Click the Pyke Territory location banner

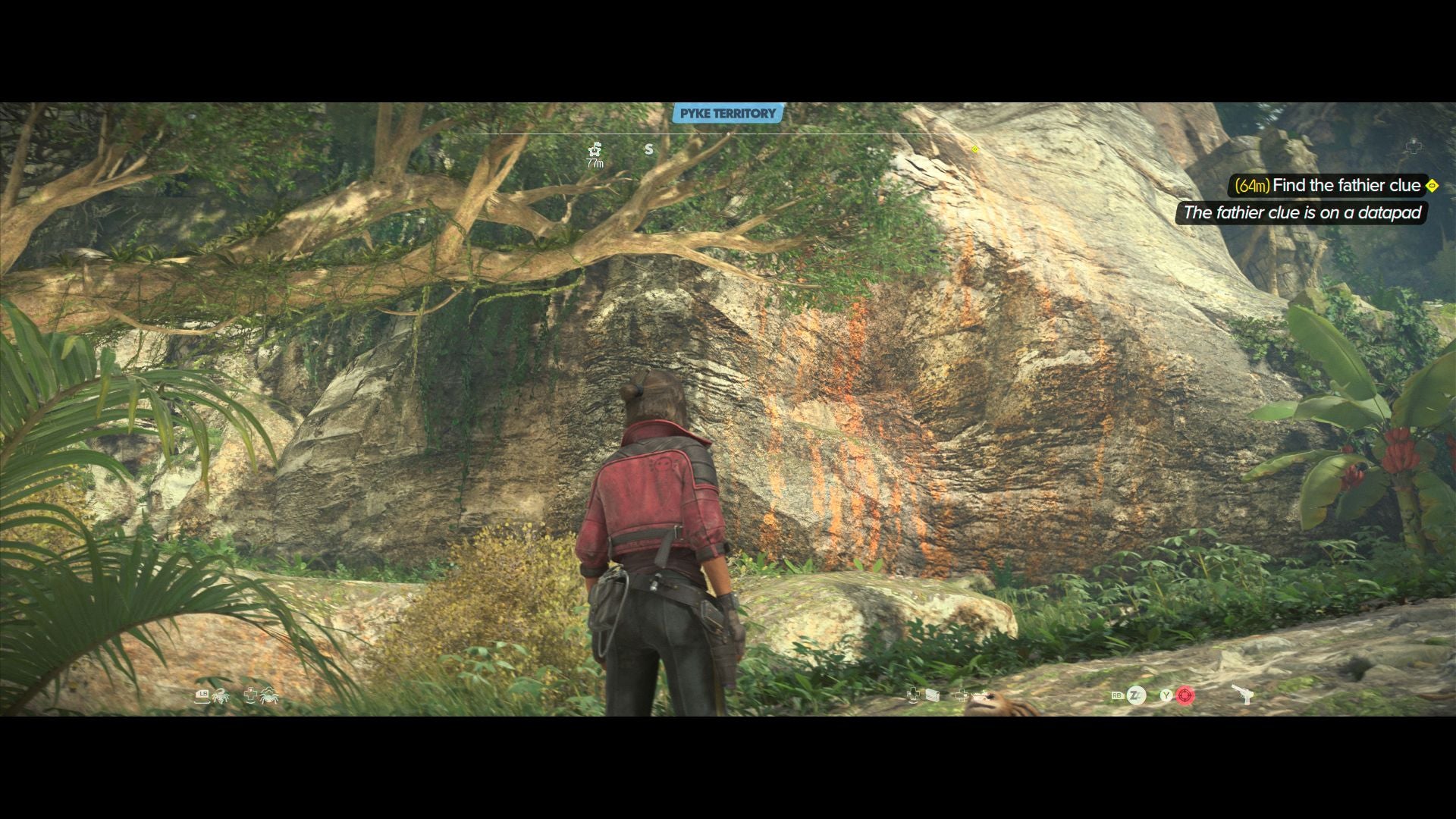[x=727, y=114]
